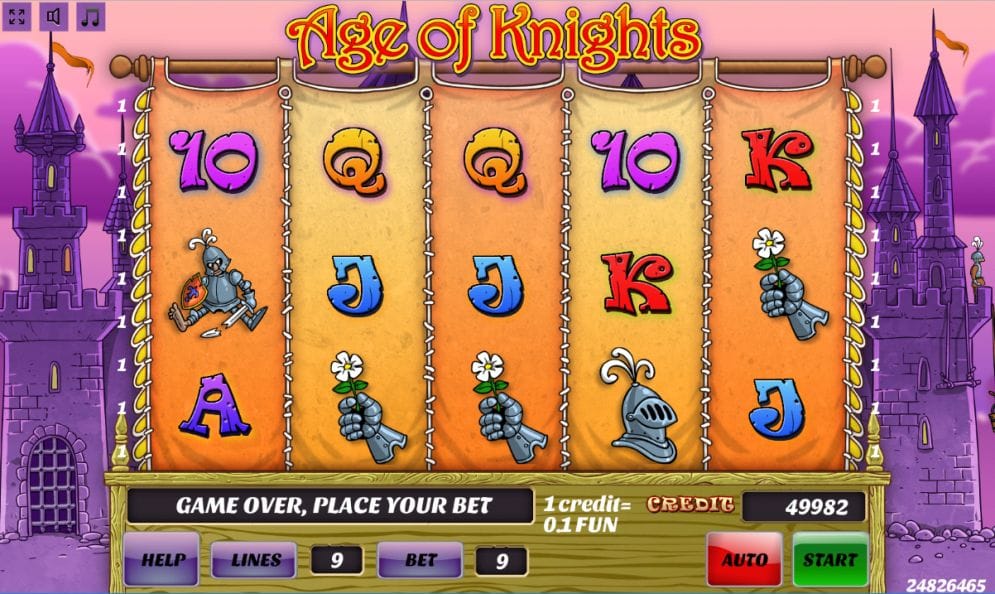Adjust the BET amount
This screenshot has width=995, height=594.
[x=420, y=560]
